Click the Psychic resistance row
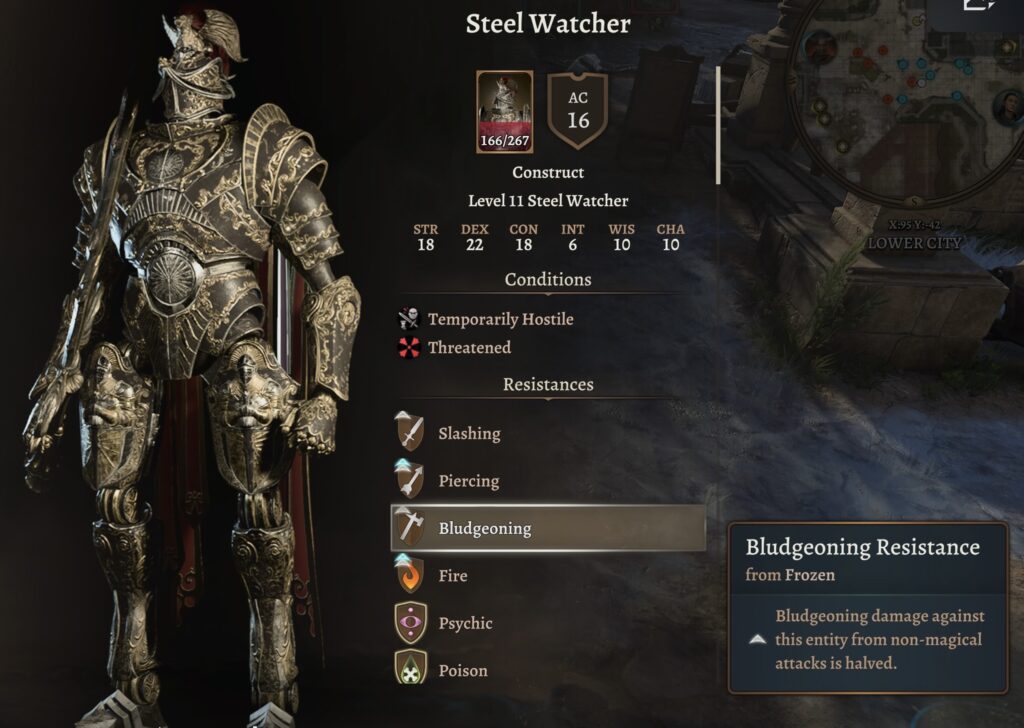 464,623
